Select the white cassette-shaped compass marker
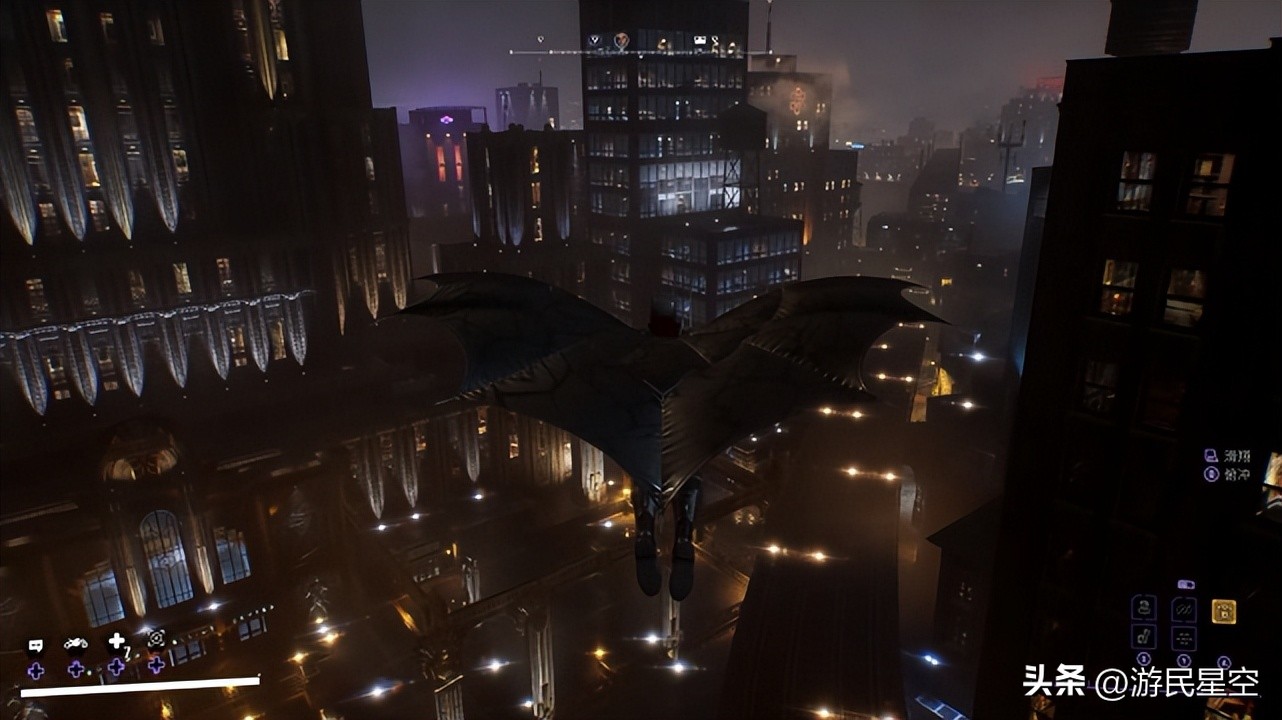 click(700, 41)
